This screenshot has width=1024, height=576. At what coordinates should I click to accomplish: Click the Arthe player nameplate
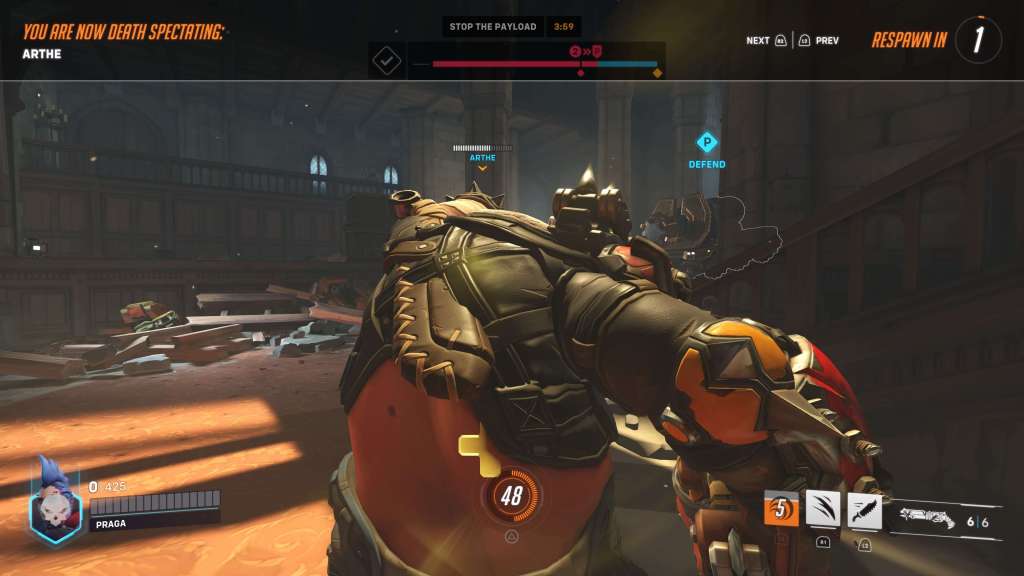[482, 157]
